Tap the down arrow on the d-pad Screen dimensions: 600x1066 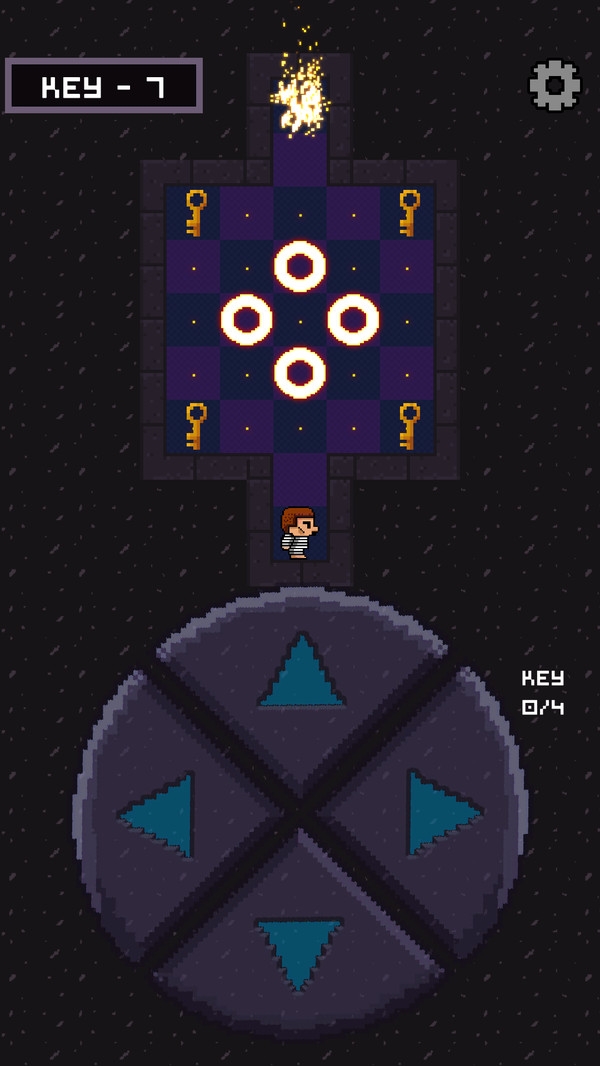point(299,950)
